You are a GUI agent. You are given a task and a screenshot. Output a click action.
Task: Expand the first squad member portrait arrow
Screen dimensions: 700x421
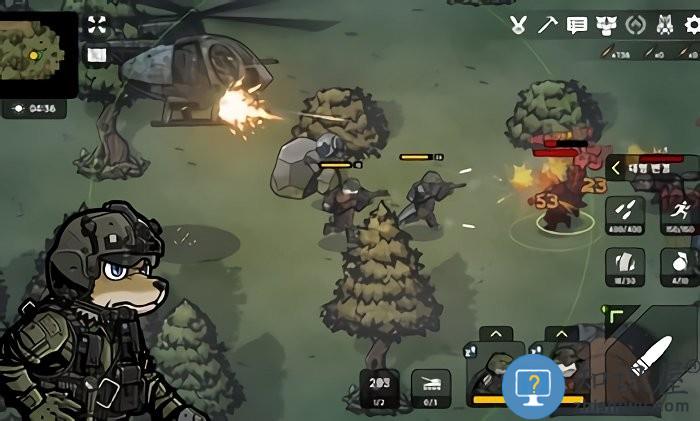click(495, 334)
